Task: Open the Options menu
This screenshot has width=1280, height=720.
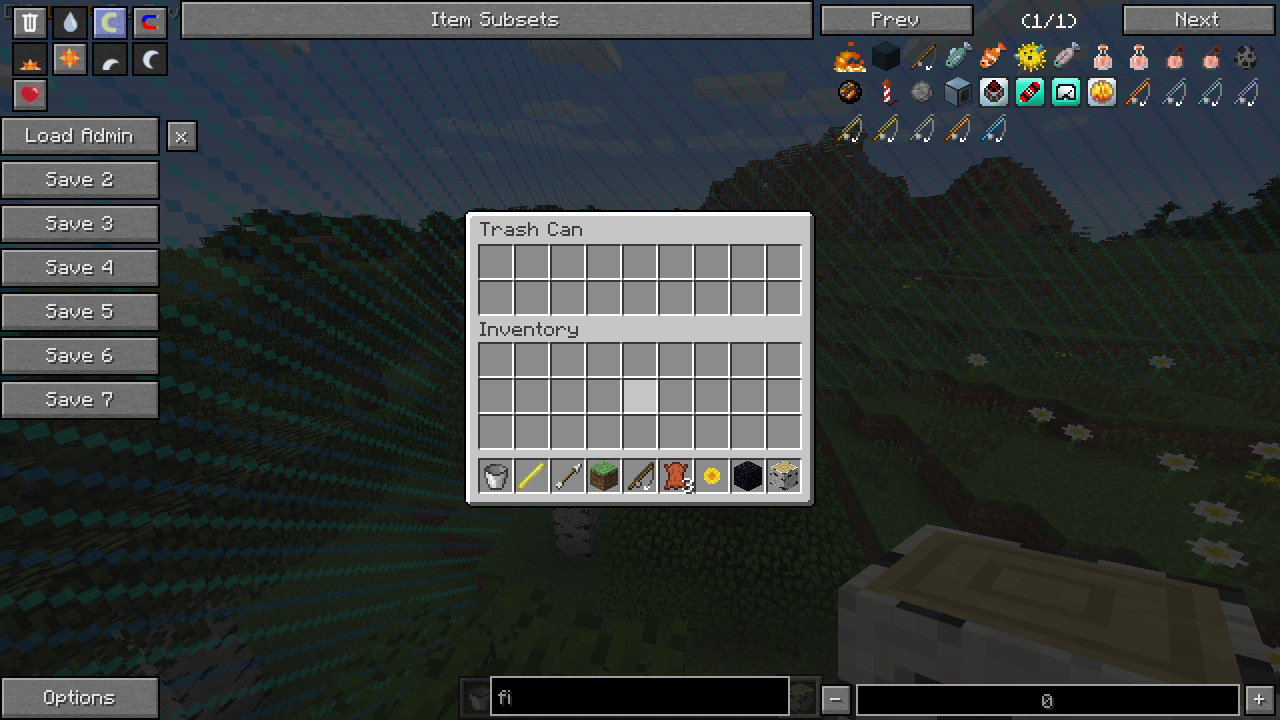Action: click(79, 698)
